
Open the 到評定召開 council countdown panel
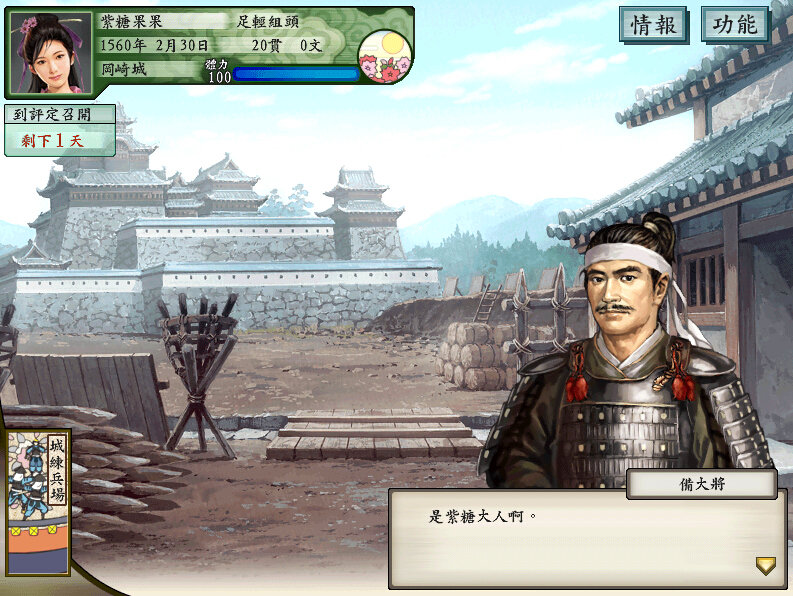tap(59, 130)
